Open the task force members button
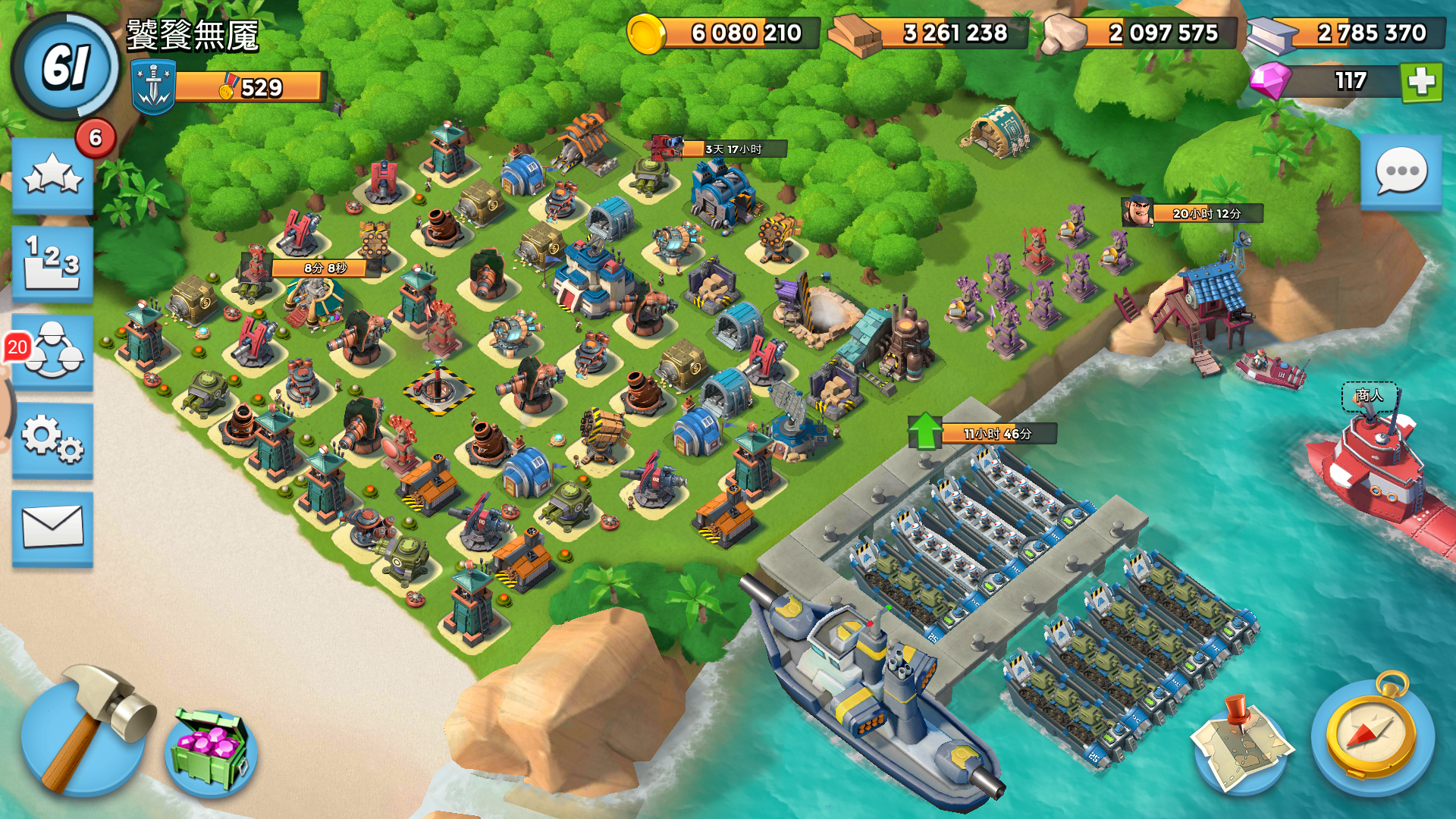1456x819 pixels. pos(52,351)
